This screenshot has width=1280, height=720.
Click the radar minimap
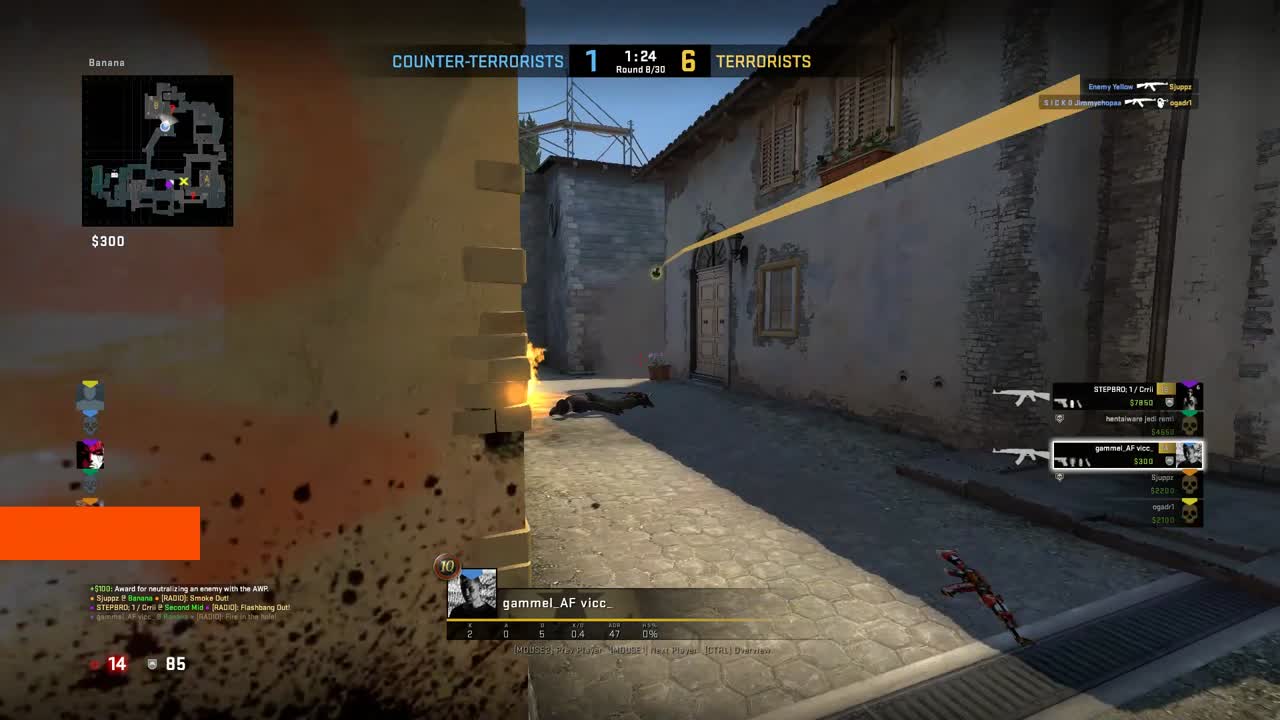157,150
